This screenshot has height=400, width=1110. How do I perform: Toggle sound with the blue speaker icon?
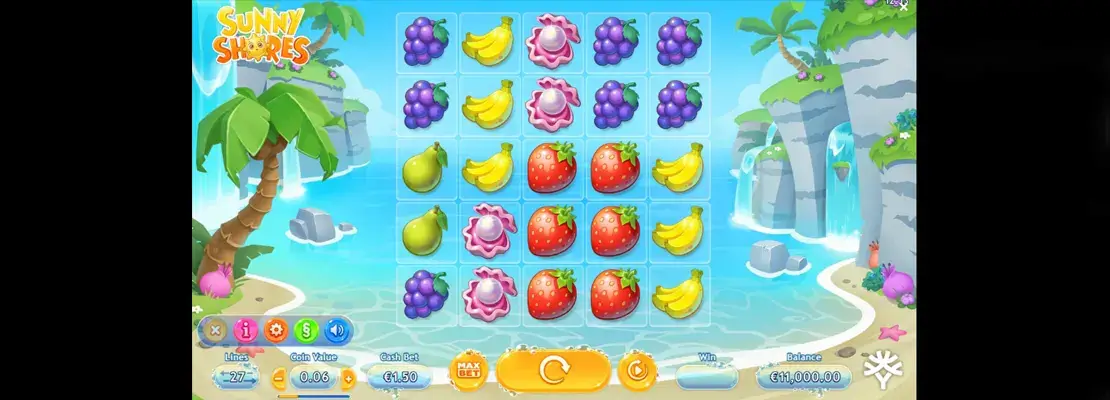click(336, 329)
